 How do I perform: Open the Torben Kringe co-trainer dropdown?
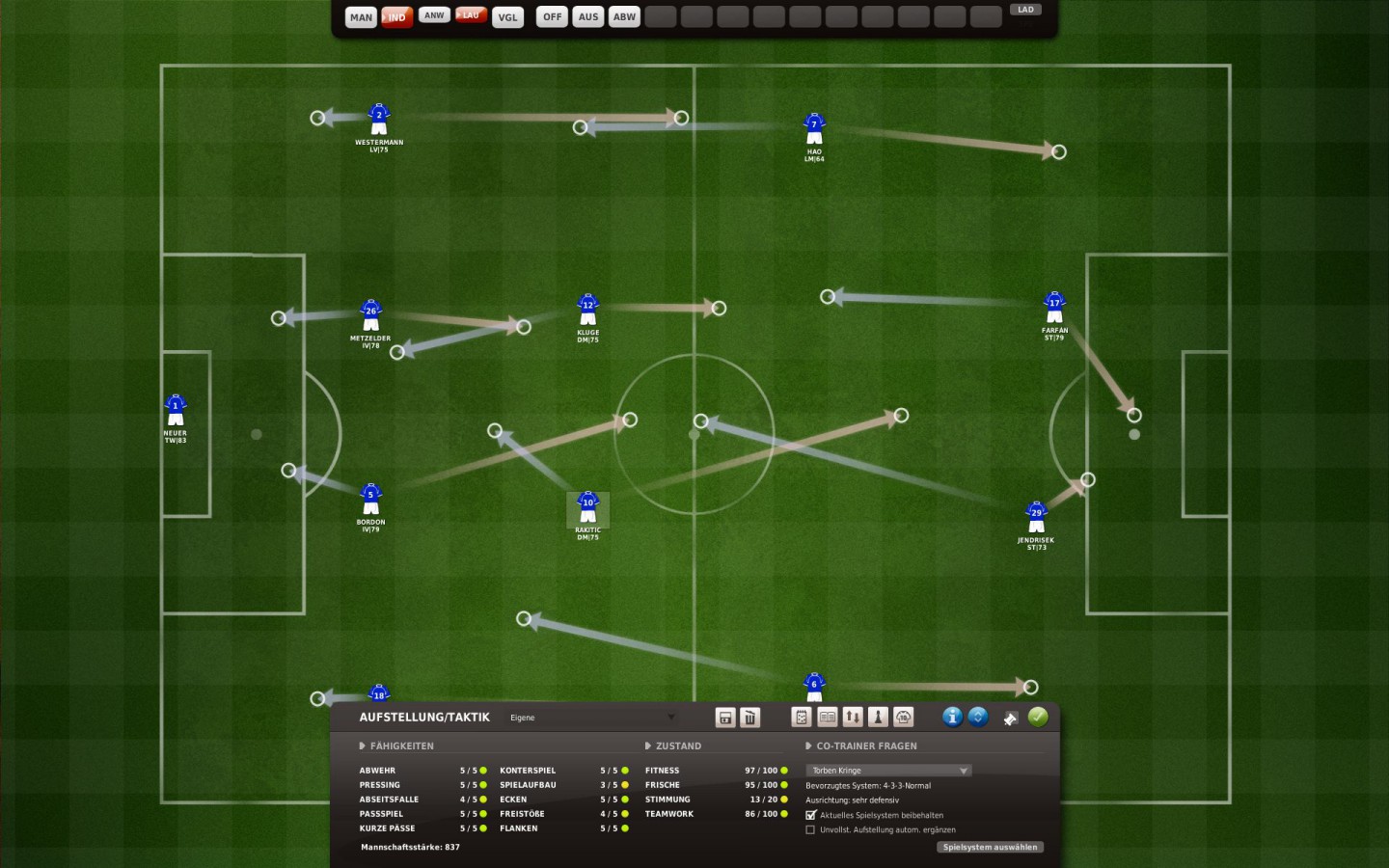[x=886, y=770]
